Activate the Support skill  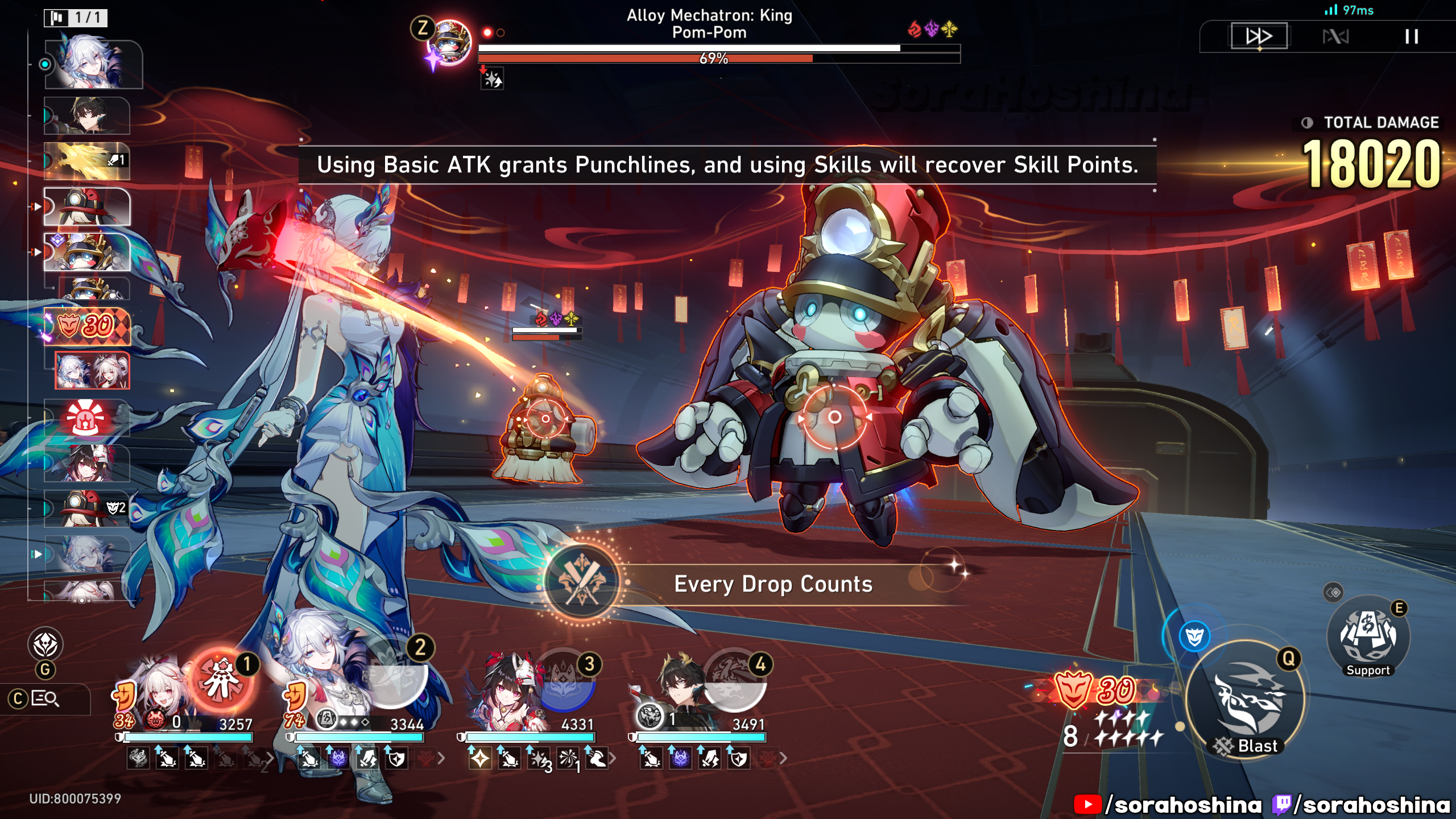[1368, 637]
